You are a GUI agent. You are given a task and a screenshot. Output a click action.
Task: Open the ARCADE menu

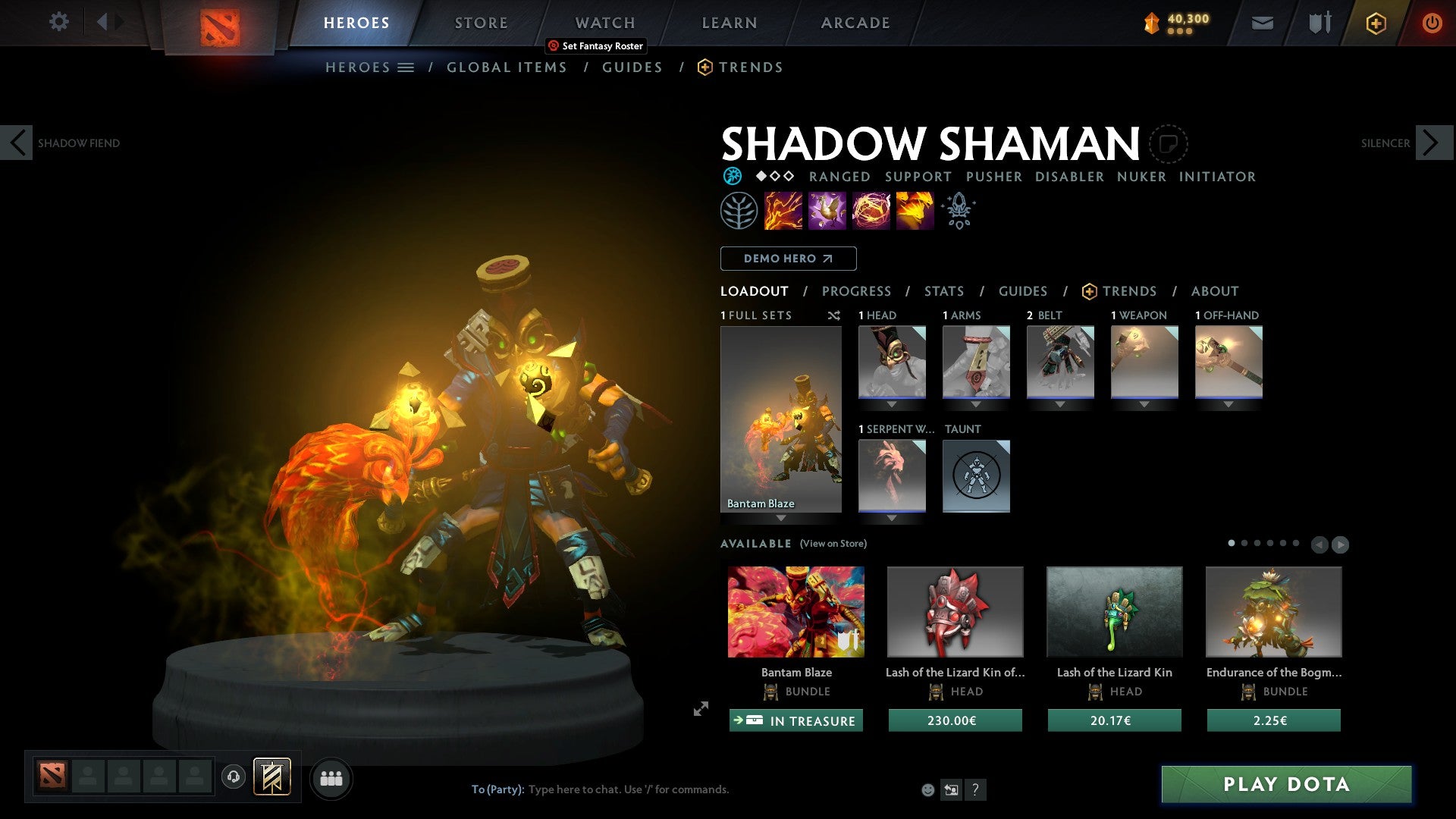(x=855, y=22)
